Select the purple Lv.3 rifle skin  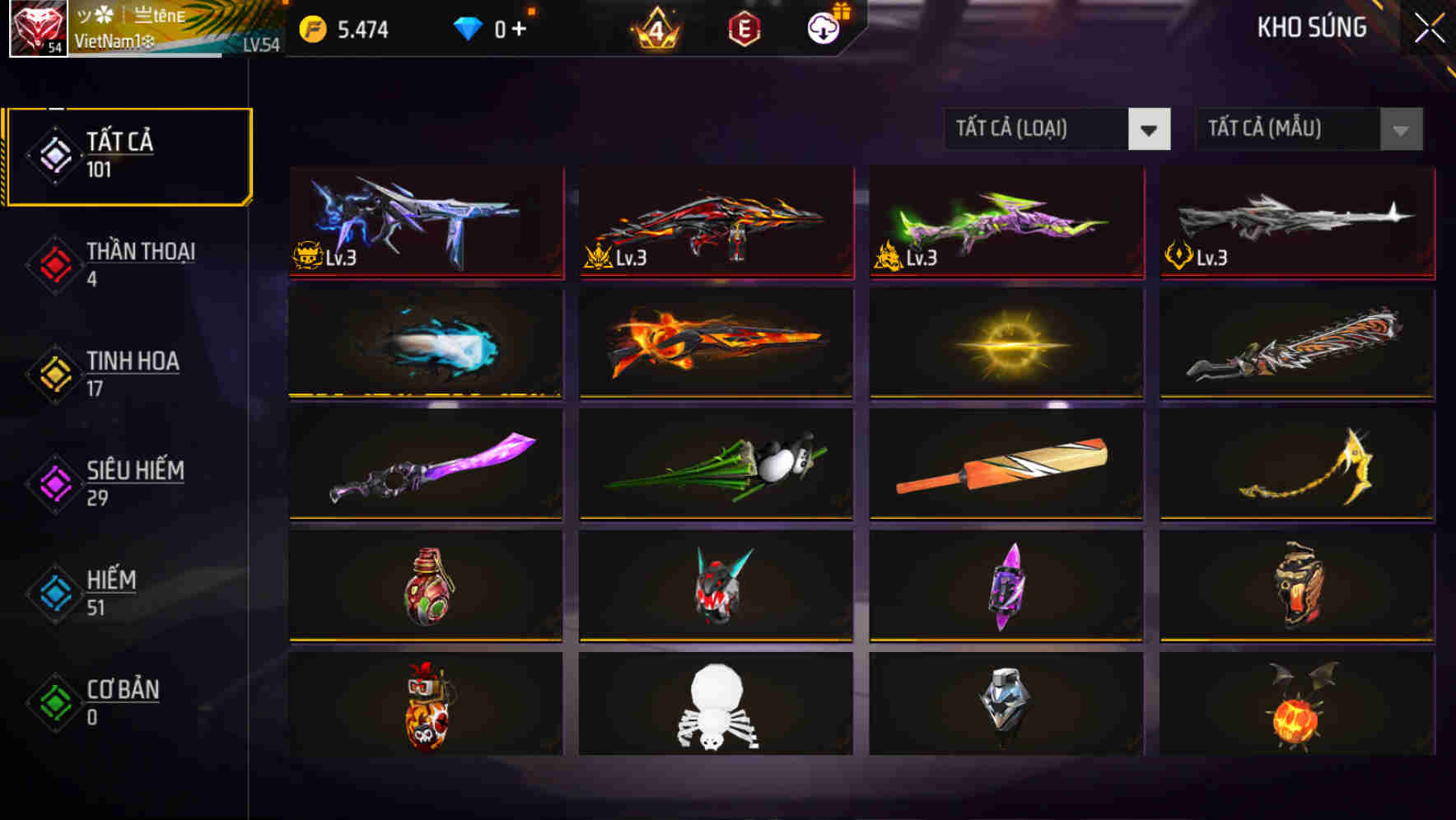[425, 224]
